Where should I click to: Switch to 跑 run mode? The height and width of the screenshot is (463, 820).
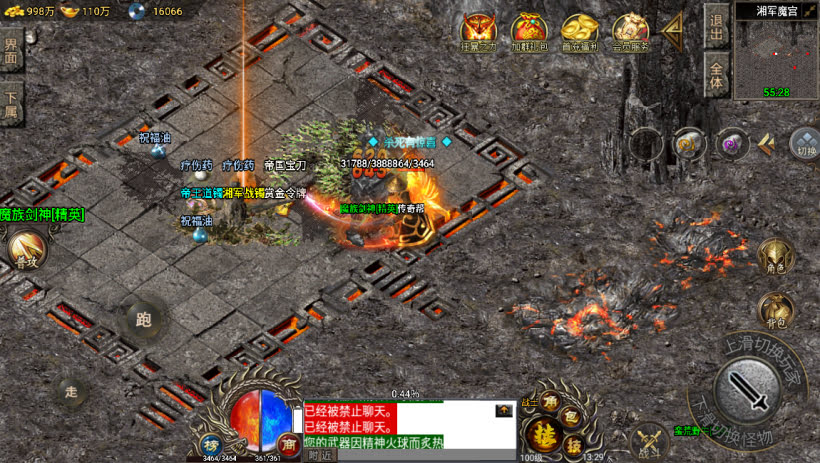pos(143,320)
